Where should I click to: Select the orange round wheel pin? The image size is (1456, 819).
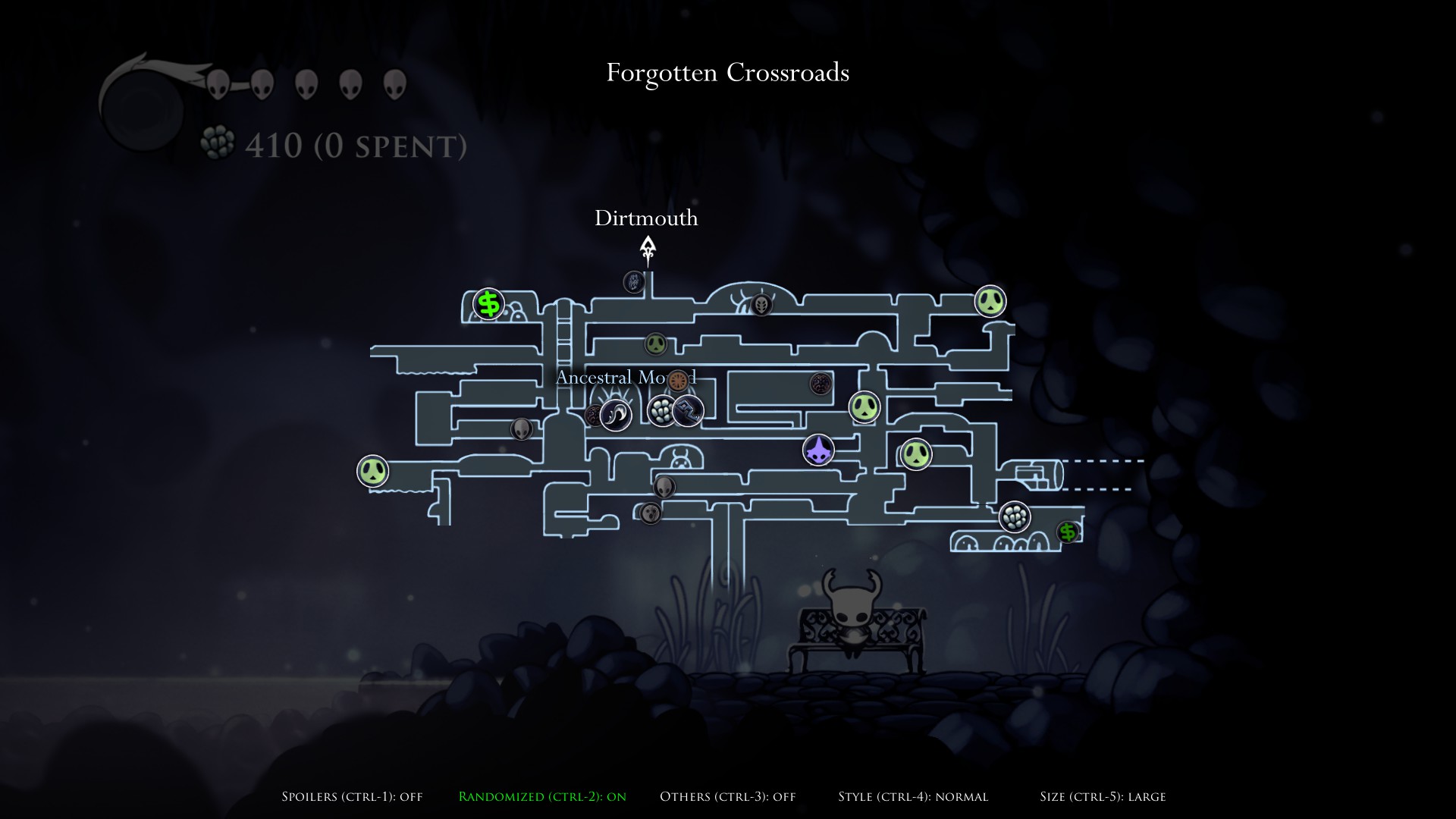[x=678, y=379]
